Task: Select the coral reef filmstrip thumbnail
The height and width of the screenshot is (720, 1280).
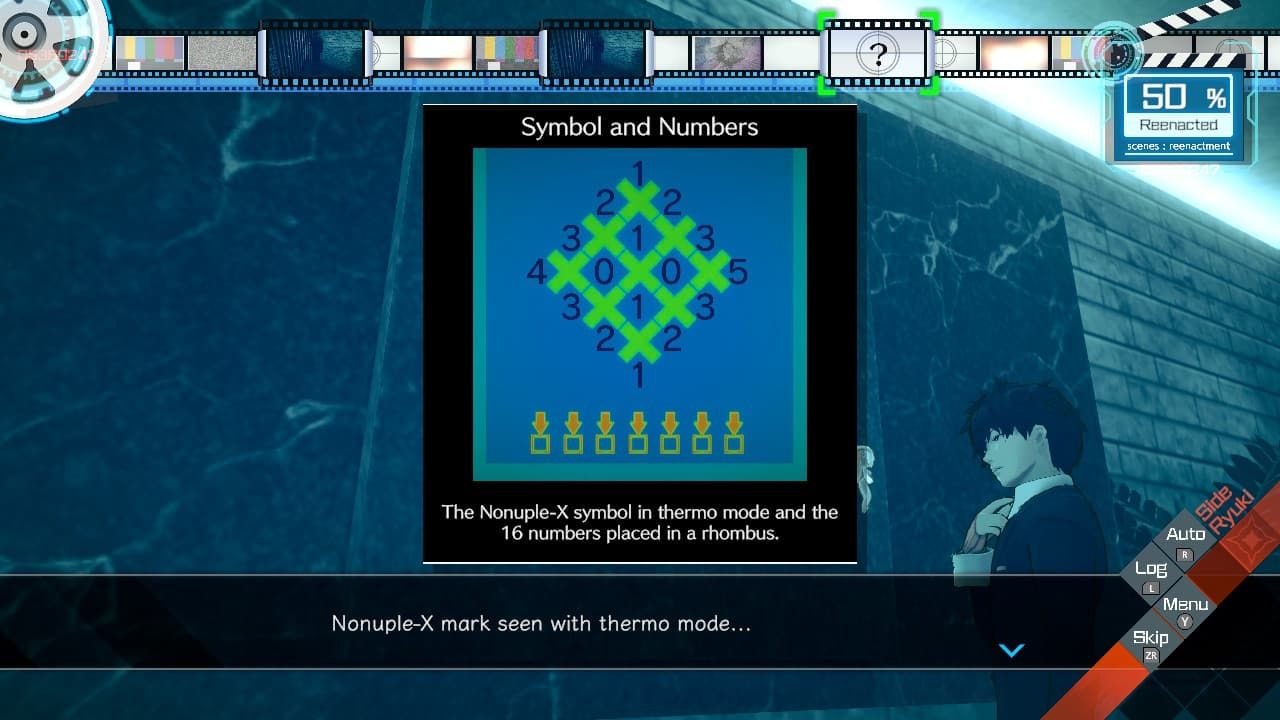Action: pyautogui.click(x=727, y=52)
